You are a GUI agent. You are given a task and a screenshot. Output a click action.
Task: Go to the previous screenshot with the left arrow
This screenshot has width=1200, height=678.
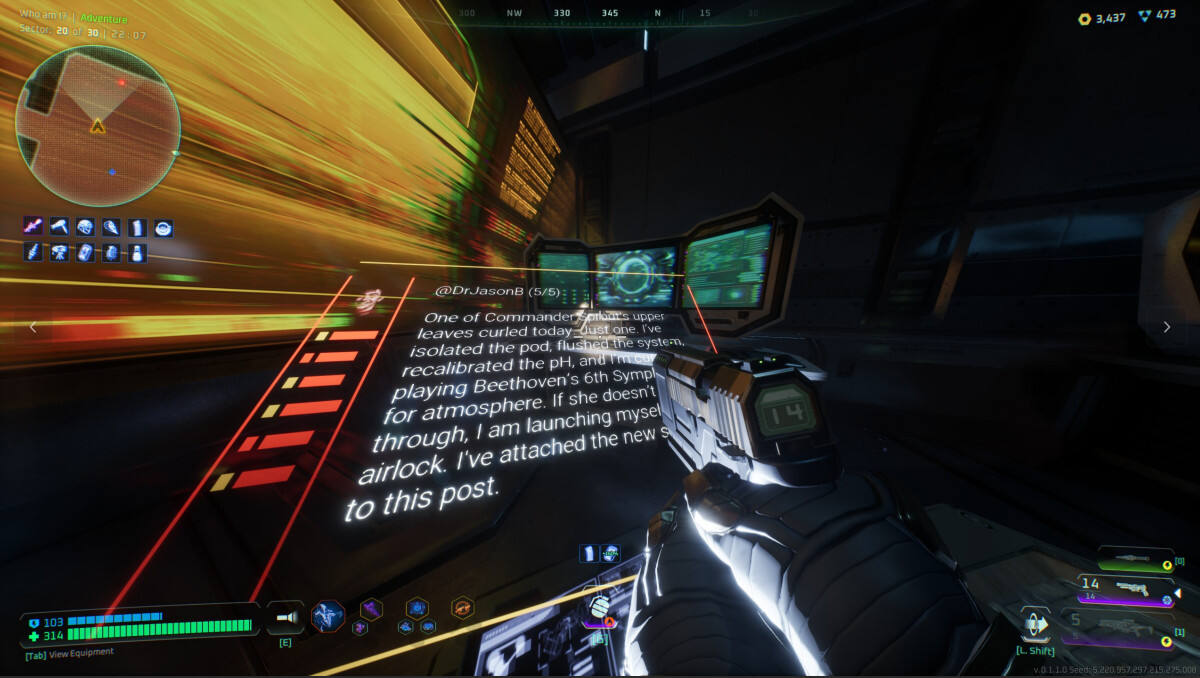pos(33,327)
